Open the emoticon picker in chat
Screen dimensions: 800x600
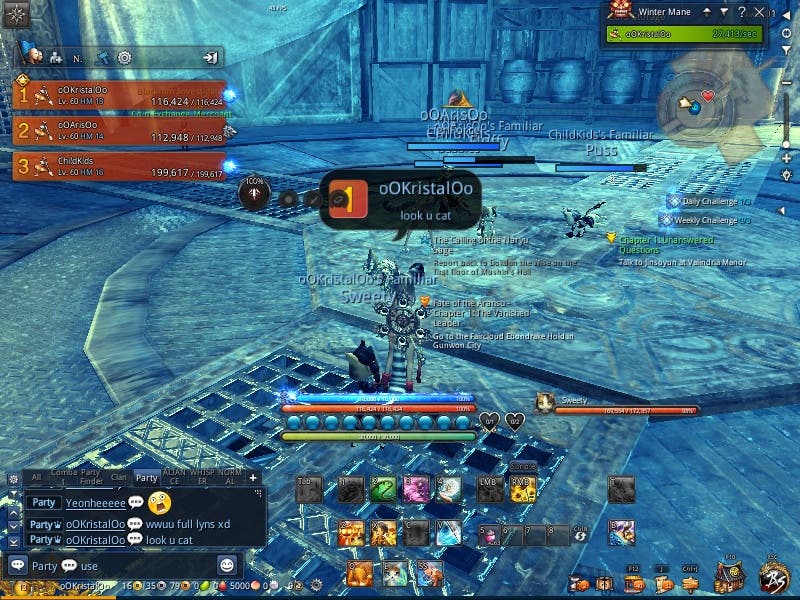pos(227,565)
